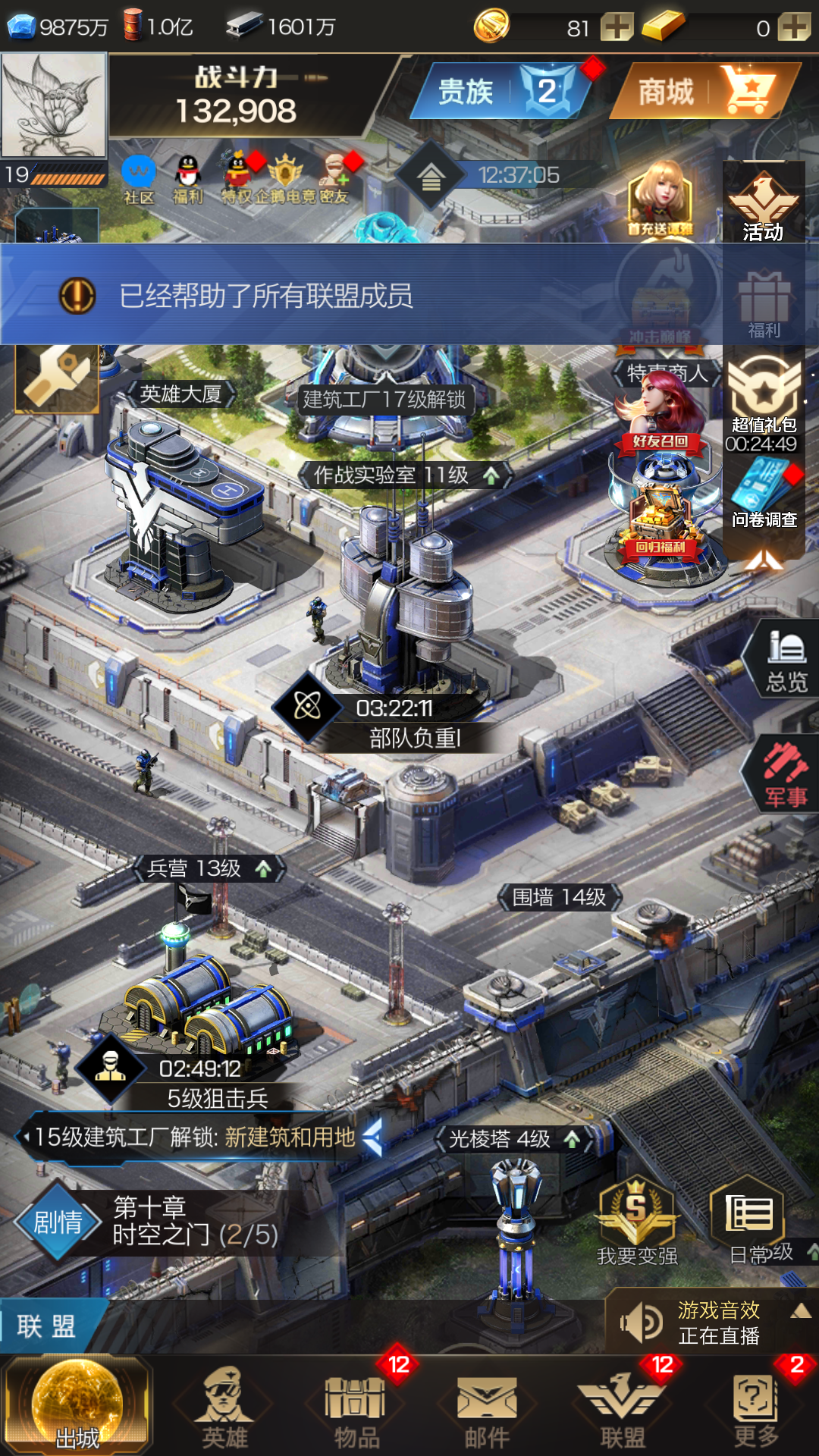Screen dimensions: 819x1456
Task: Open the 邮件 mail inbox
Action: pos(487,1408)
